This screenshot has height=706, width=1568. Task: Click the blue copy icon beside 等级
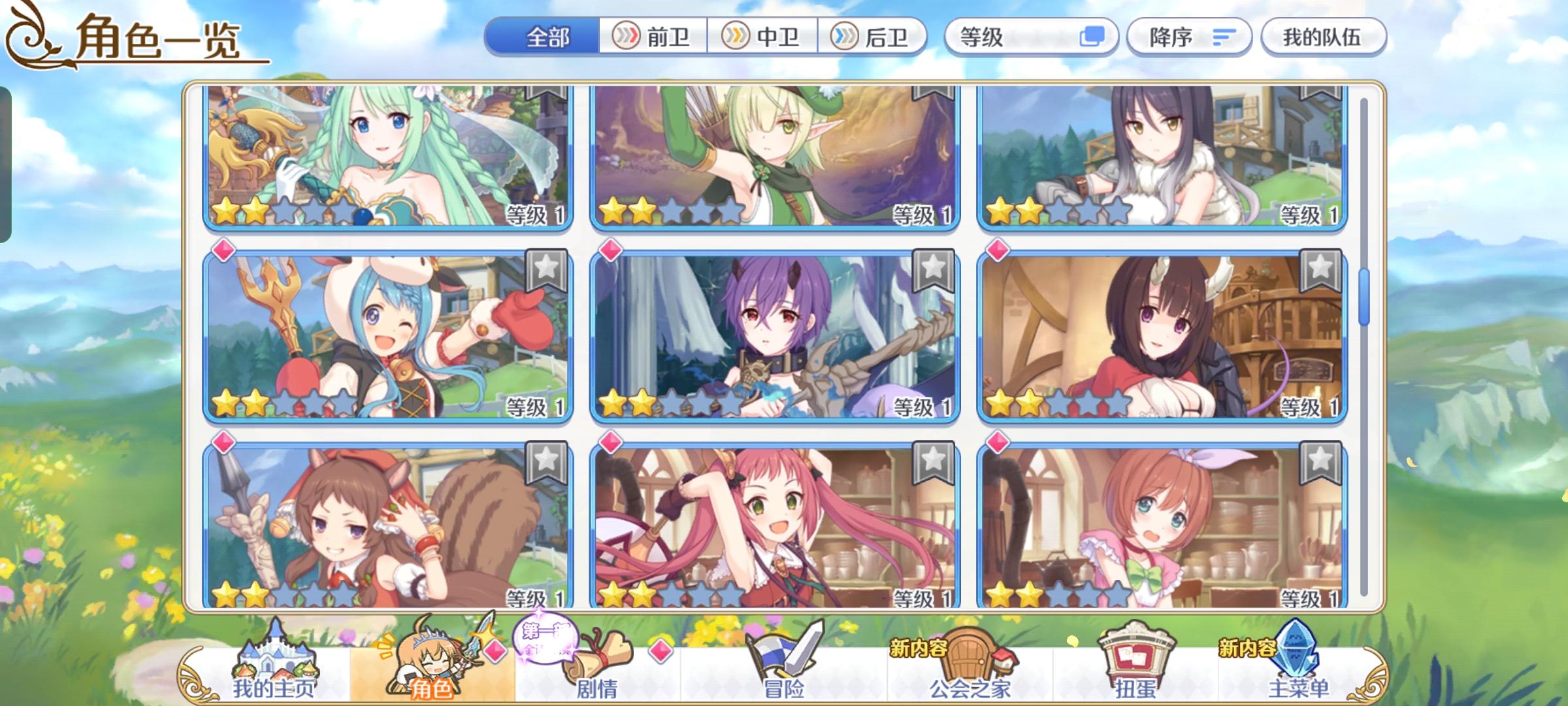click(x=1094, y=37)
